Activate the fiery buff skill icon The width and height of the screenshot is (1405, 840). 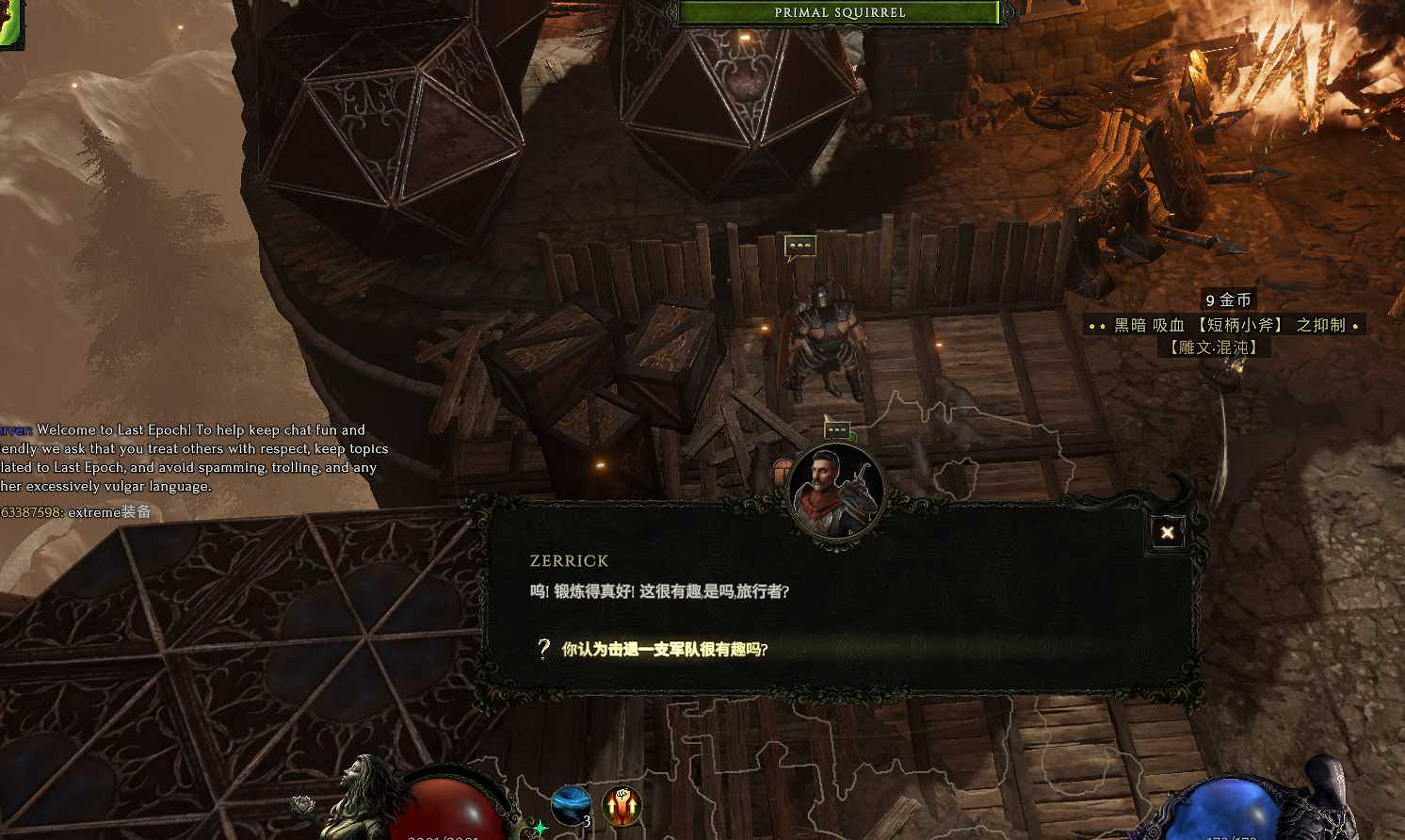coord(623,805)
